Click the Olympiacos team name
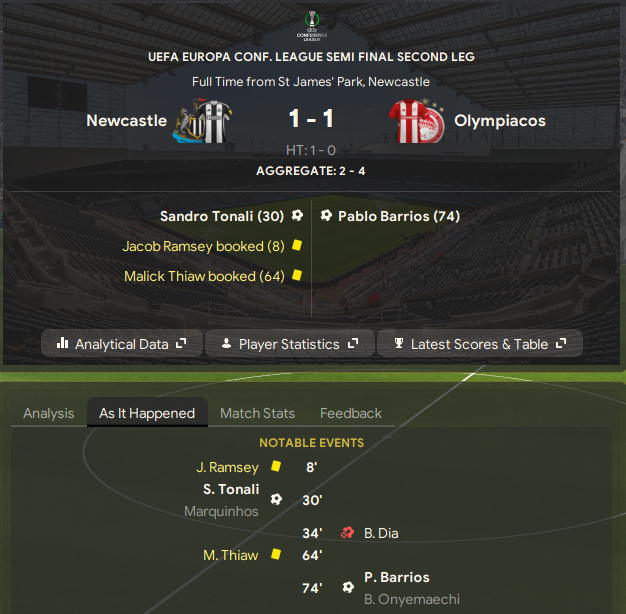 (x=500, y=121)
